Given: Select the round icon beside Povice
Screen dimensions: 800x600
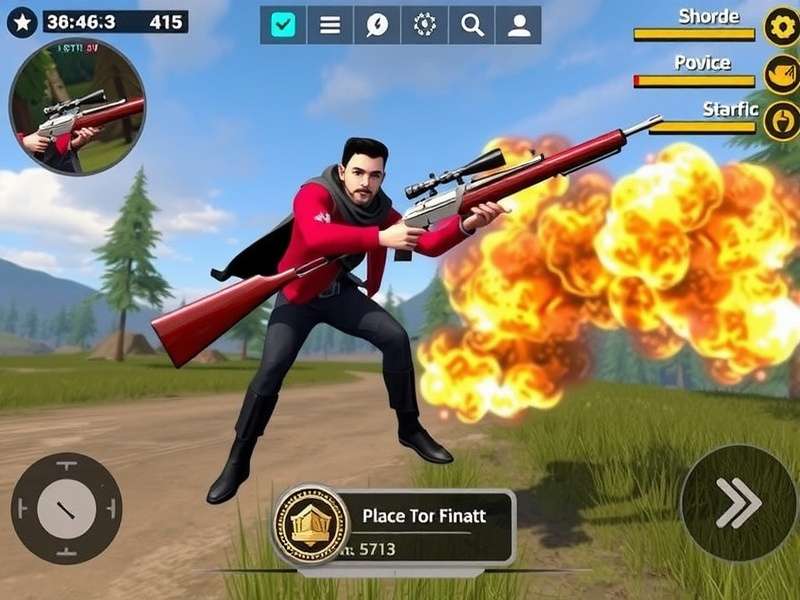Looking at the screenshot, I should [781, 74].
